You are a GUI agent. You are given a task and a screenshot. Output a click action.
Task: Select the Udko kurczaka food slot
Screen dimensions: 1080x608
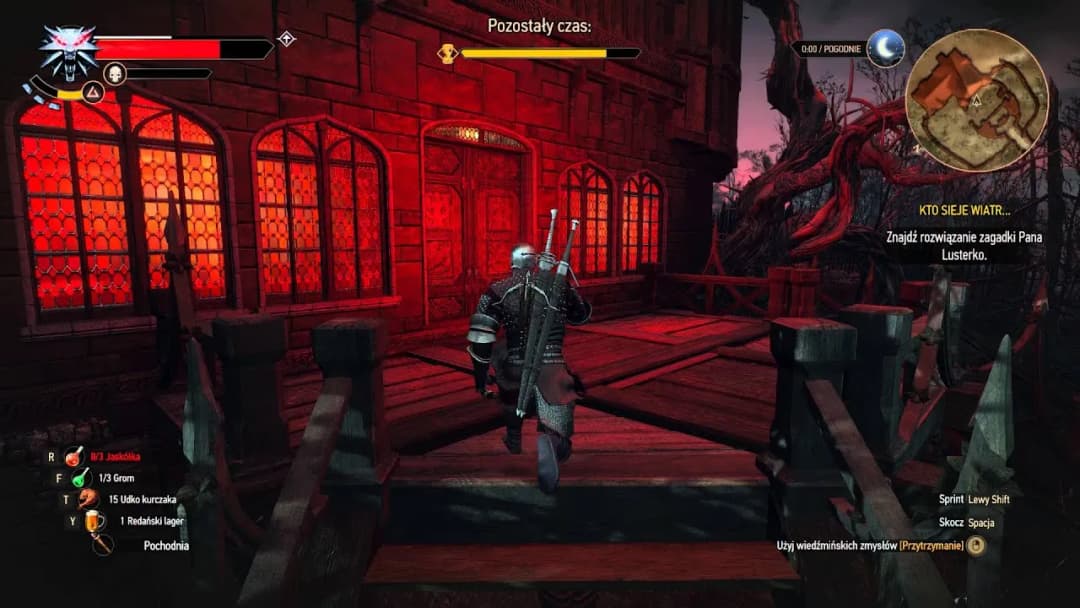click(x=88, y=499)
